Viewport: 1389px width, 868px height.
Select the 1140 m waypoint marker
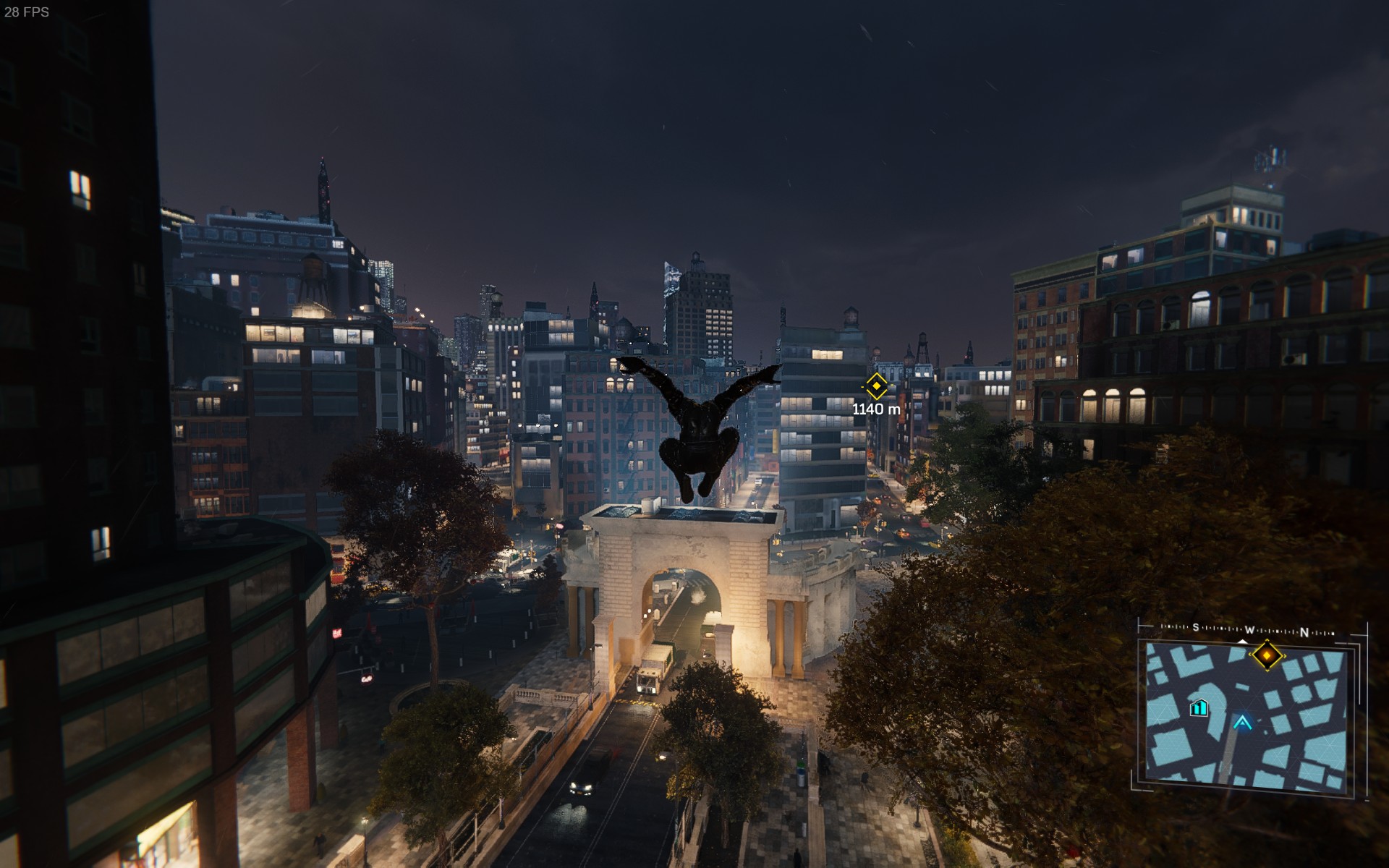(x=876, y=386)
